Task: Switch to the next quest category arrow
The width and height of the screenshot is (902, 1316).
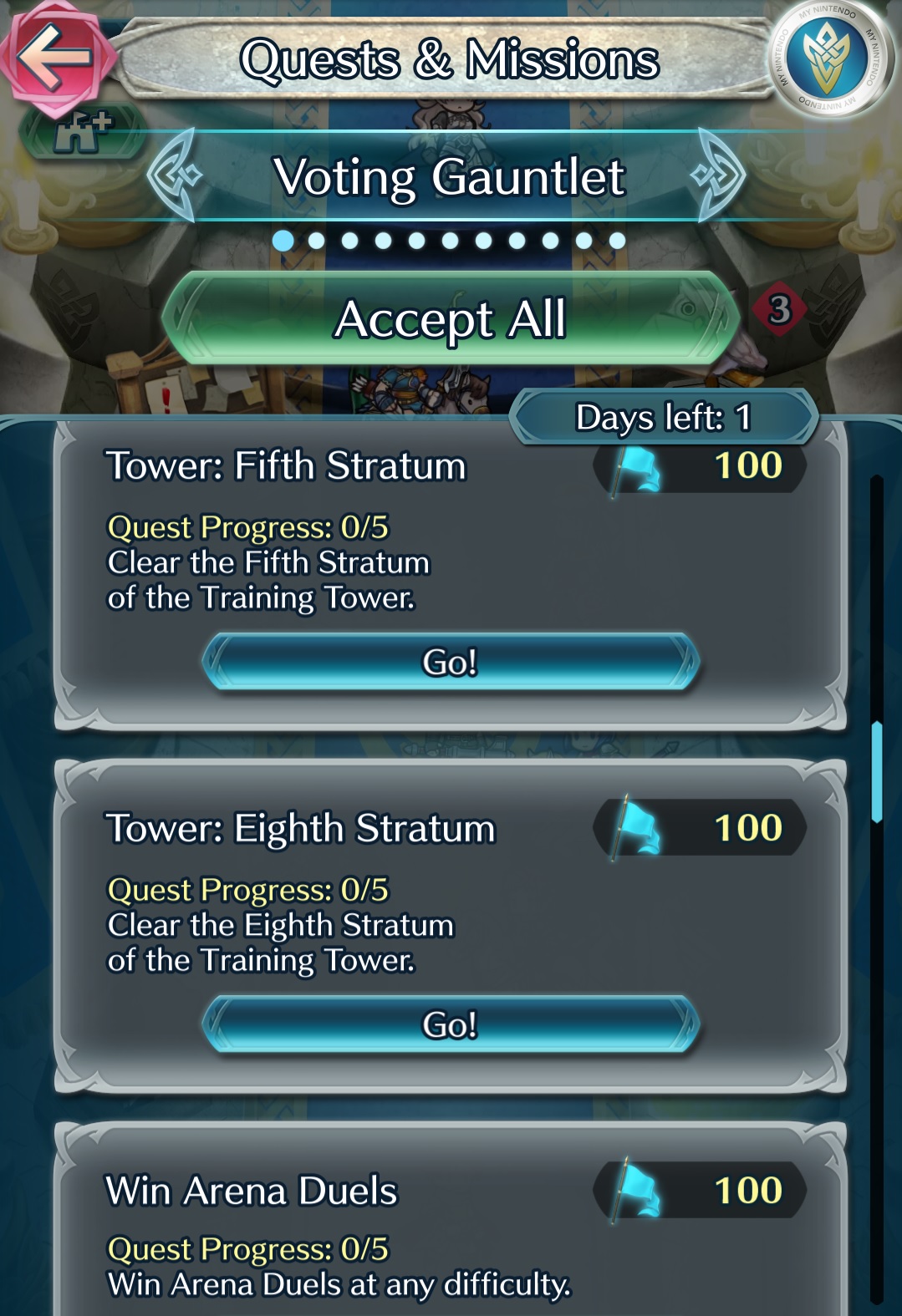Action: 719,175
